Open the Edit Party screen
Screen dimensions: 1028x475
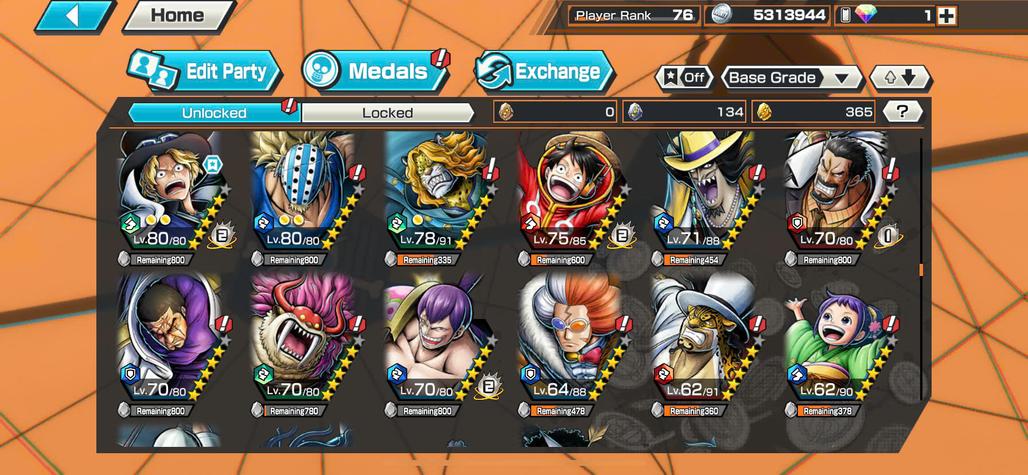(x=204, y=71)
